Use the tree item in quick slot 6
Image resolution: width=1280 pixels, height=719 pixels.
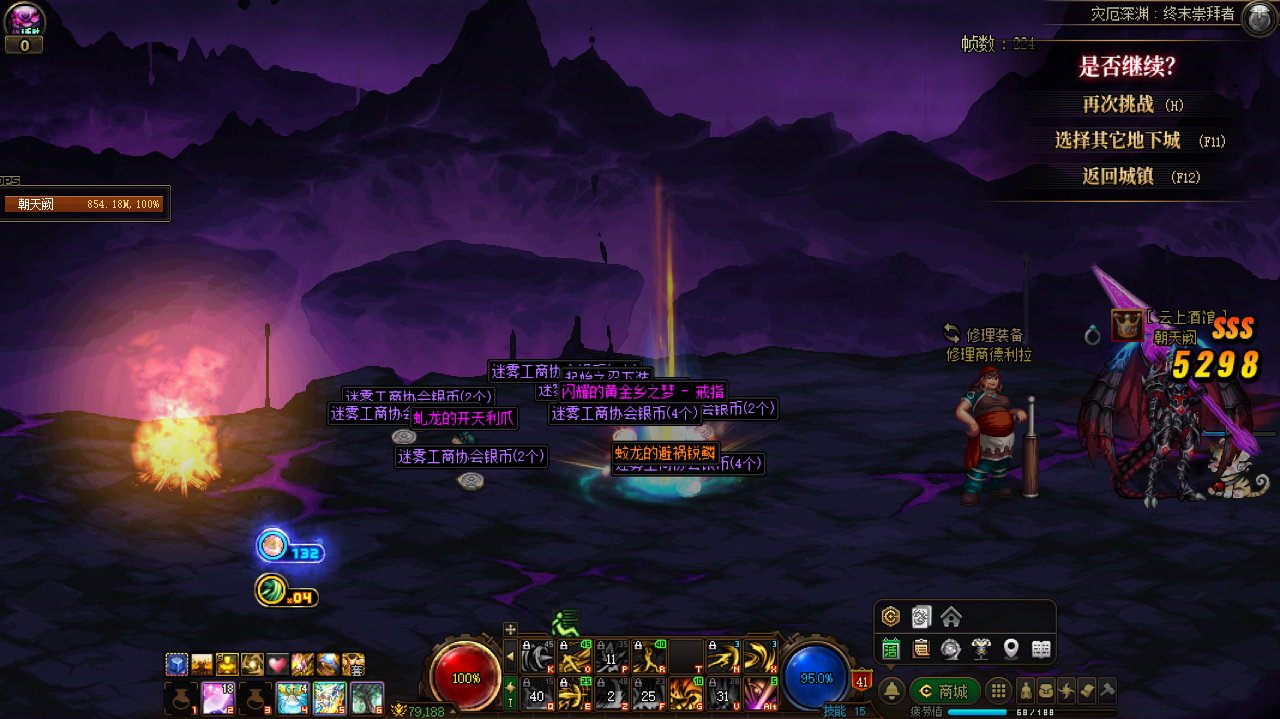click(367, 697)
